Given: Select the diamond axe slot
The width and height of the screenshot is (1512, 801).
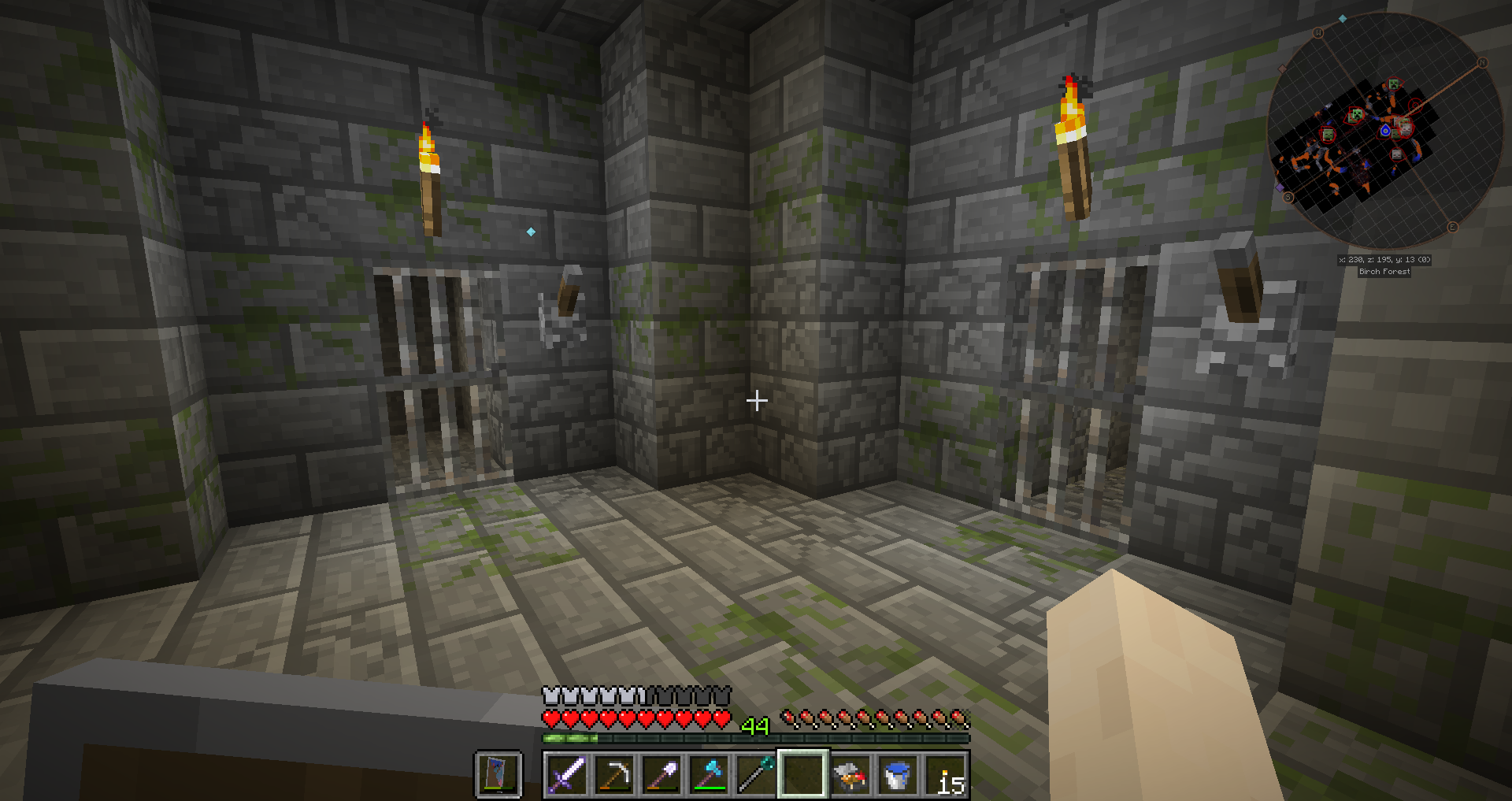Looking at the screenshot, I should (x=708, y=774).
